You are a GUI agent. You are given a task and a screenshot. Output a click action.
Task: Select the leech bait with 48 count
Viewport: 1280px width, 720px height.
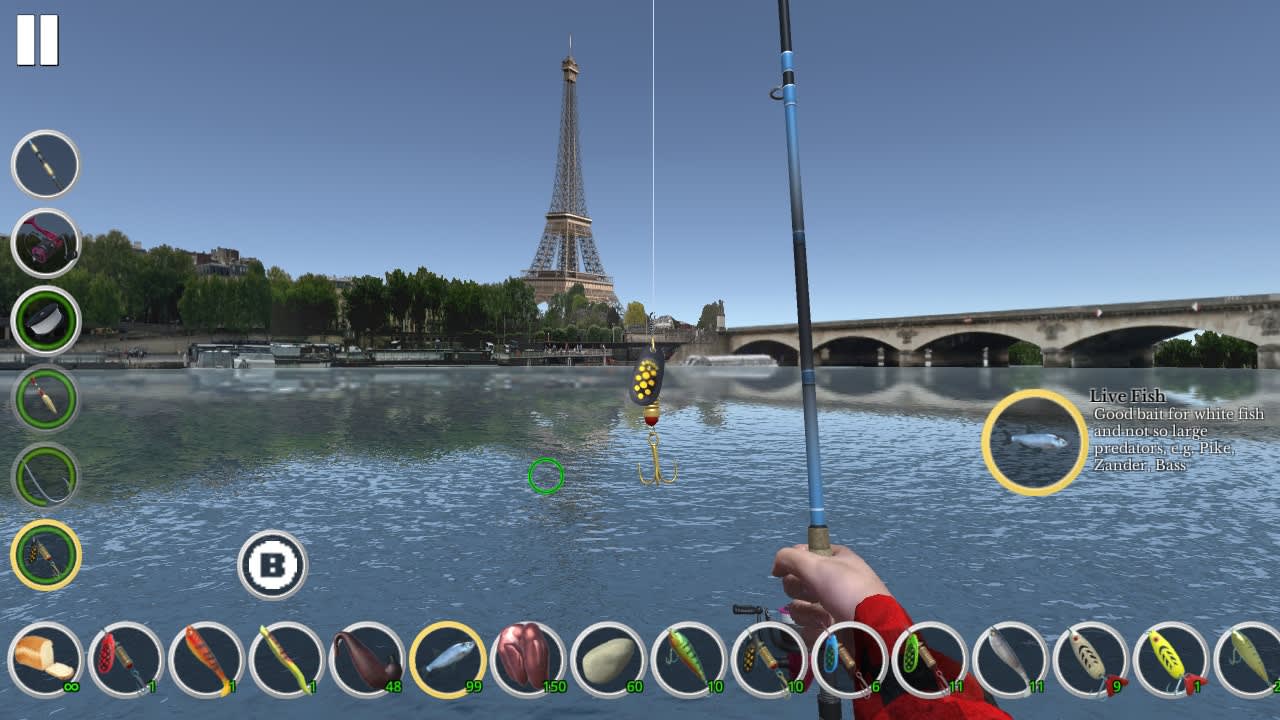click(360, 660)
